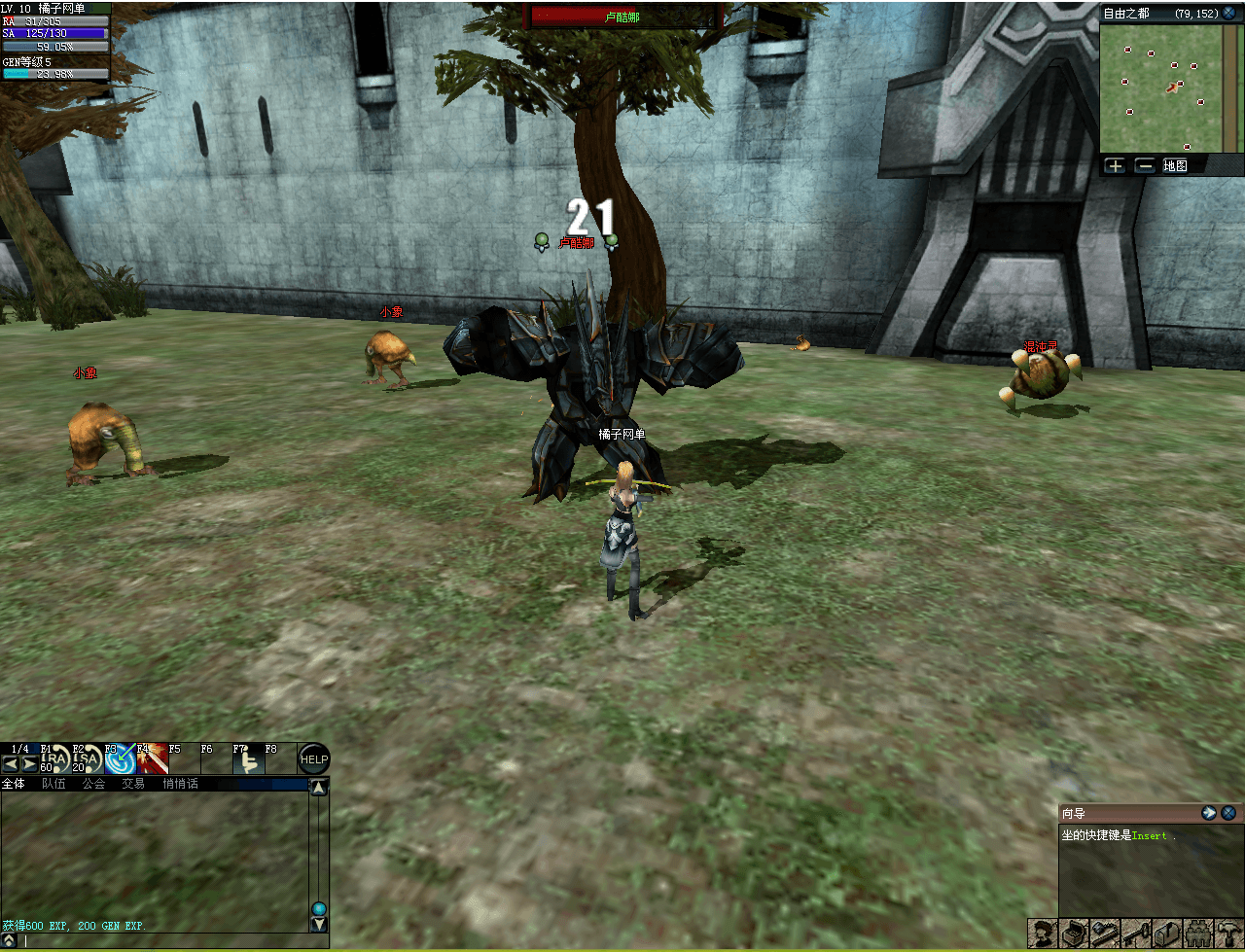
Task: Open the round HELP button
Action: pos(313,758)
